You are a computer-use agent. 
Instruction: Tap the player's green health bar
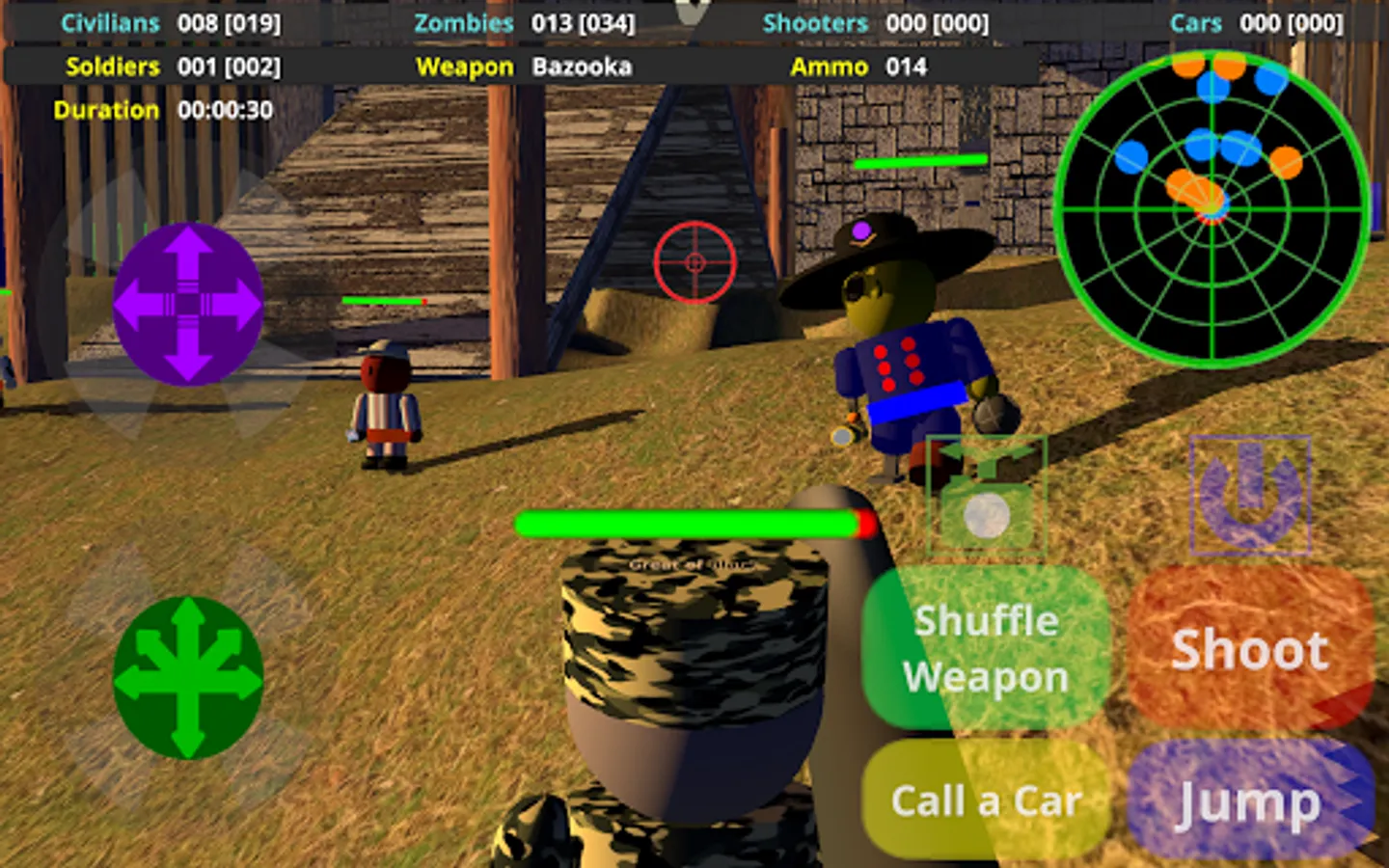pos(687,524)
